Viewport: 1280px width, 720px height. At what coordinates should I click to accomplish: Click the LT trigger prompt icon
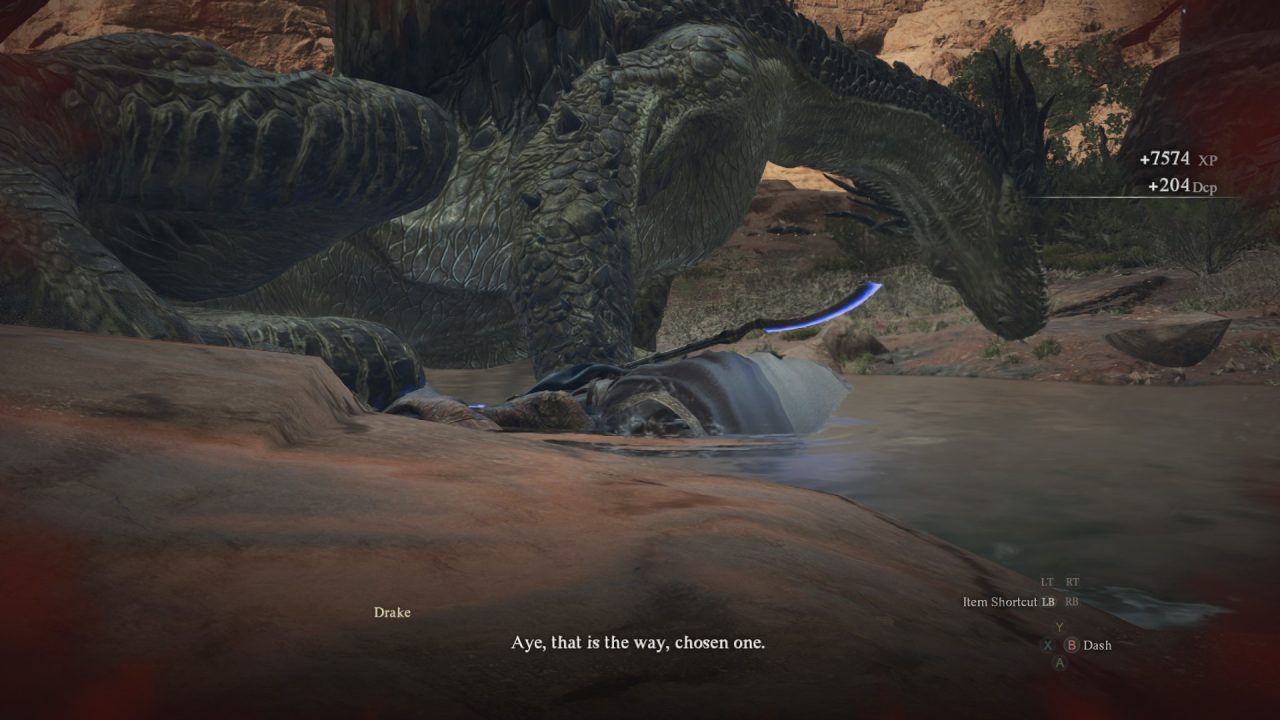point(1046,581)
